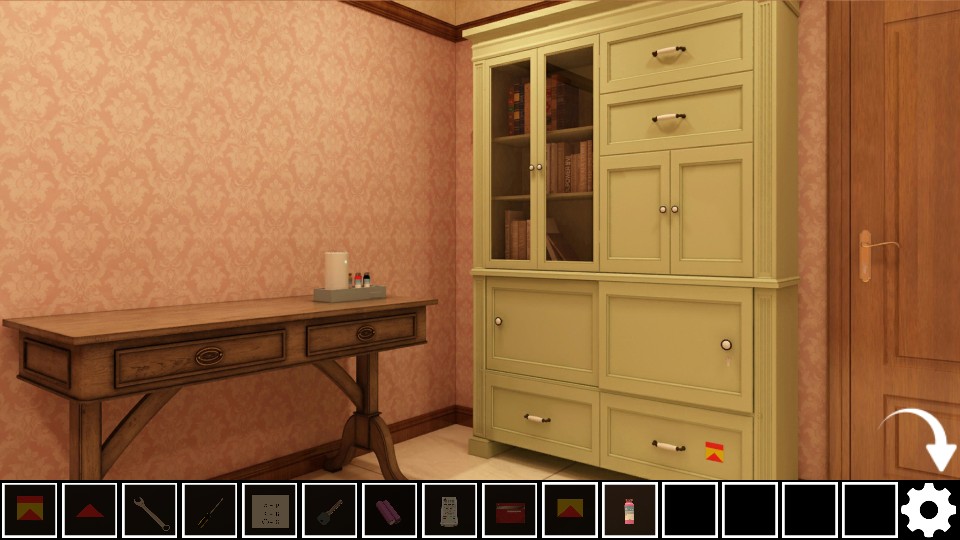
Task: Open the settings gear menu
Action: tap(928, 510)
